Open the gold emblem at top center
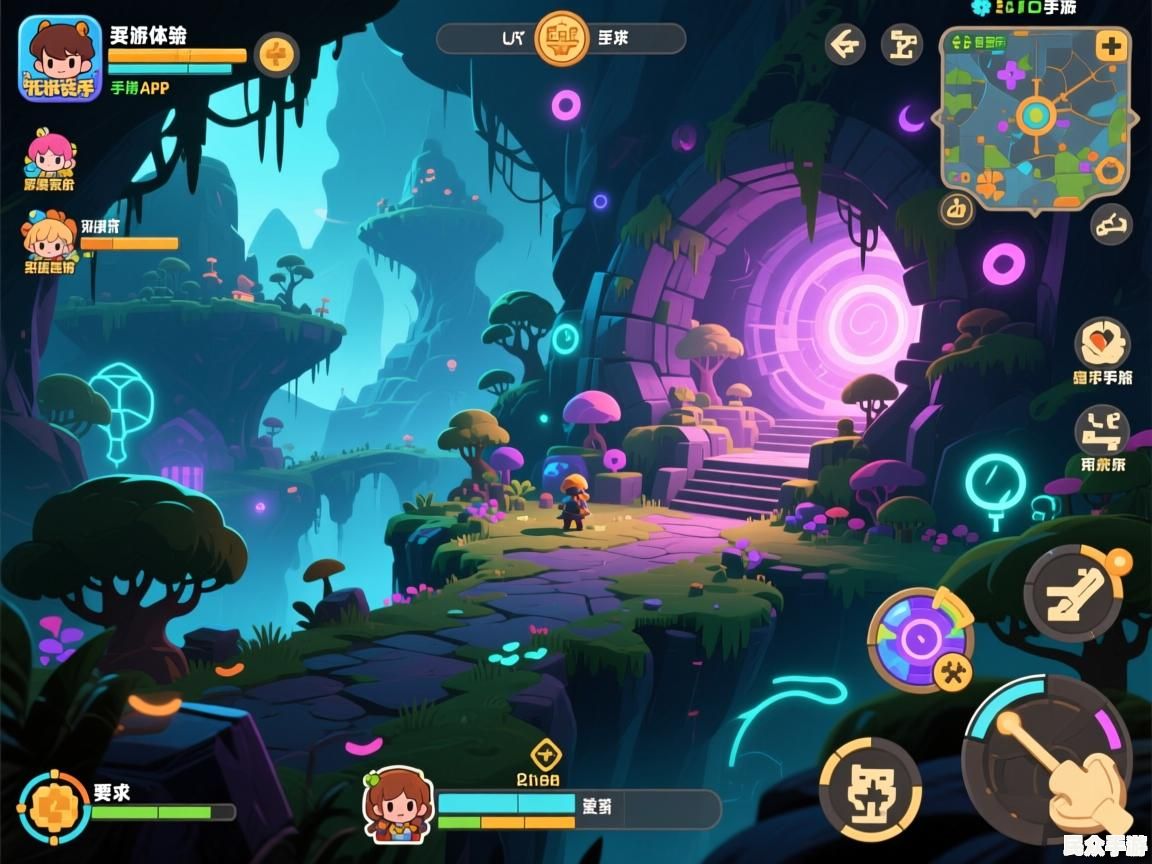The width and height of the screenshot is (1152, 864). (x=562, y=39)
